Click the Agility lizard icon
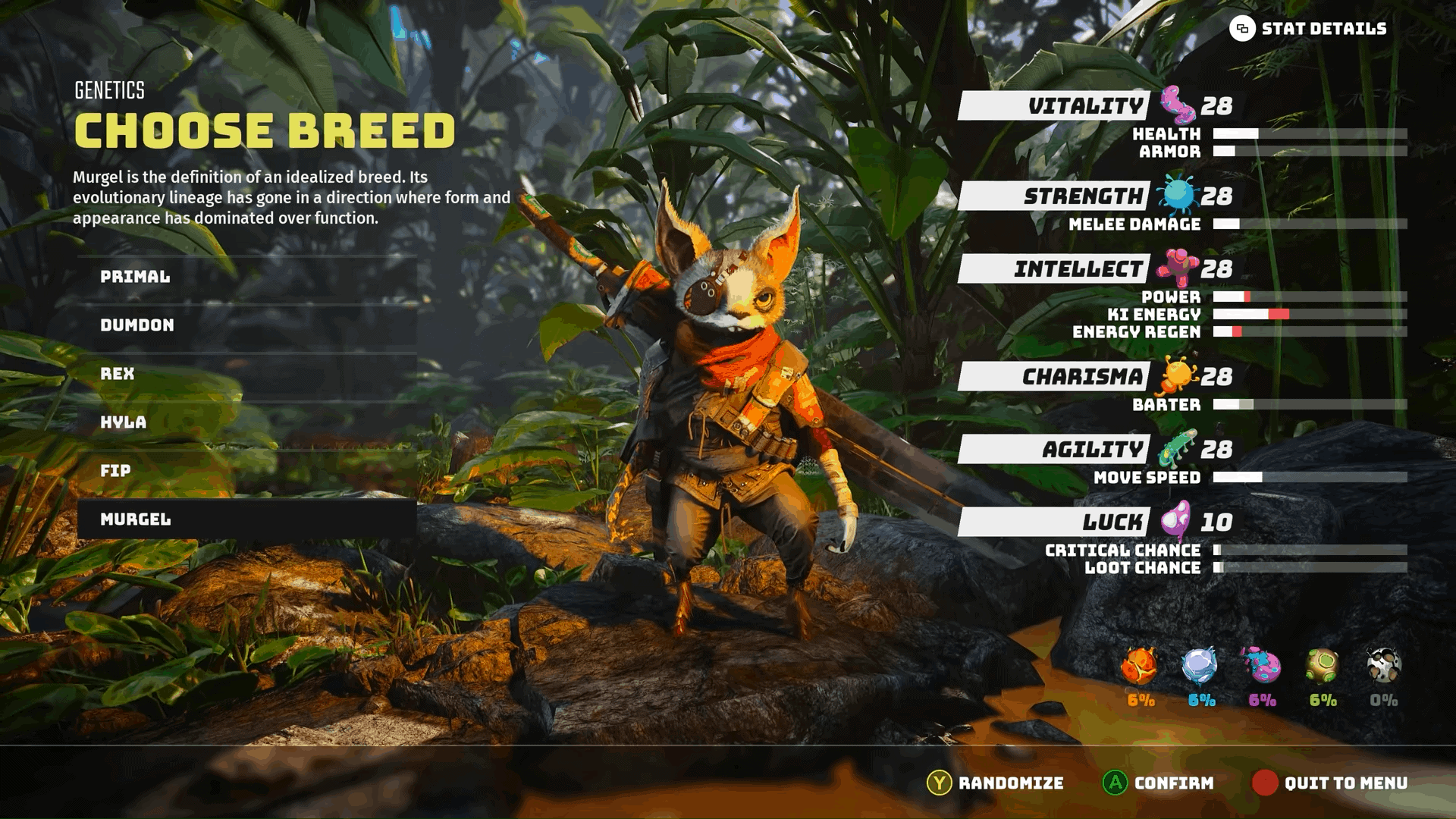The image size is (1456, 819). coord(1178,447)
